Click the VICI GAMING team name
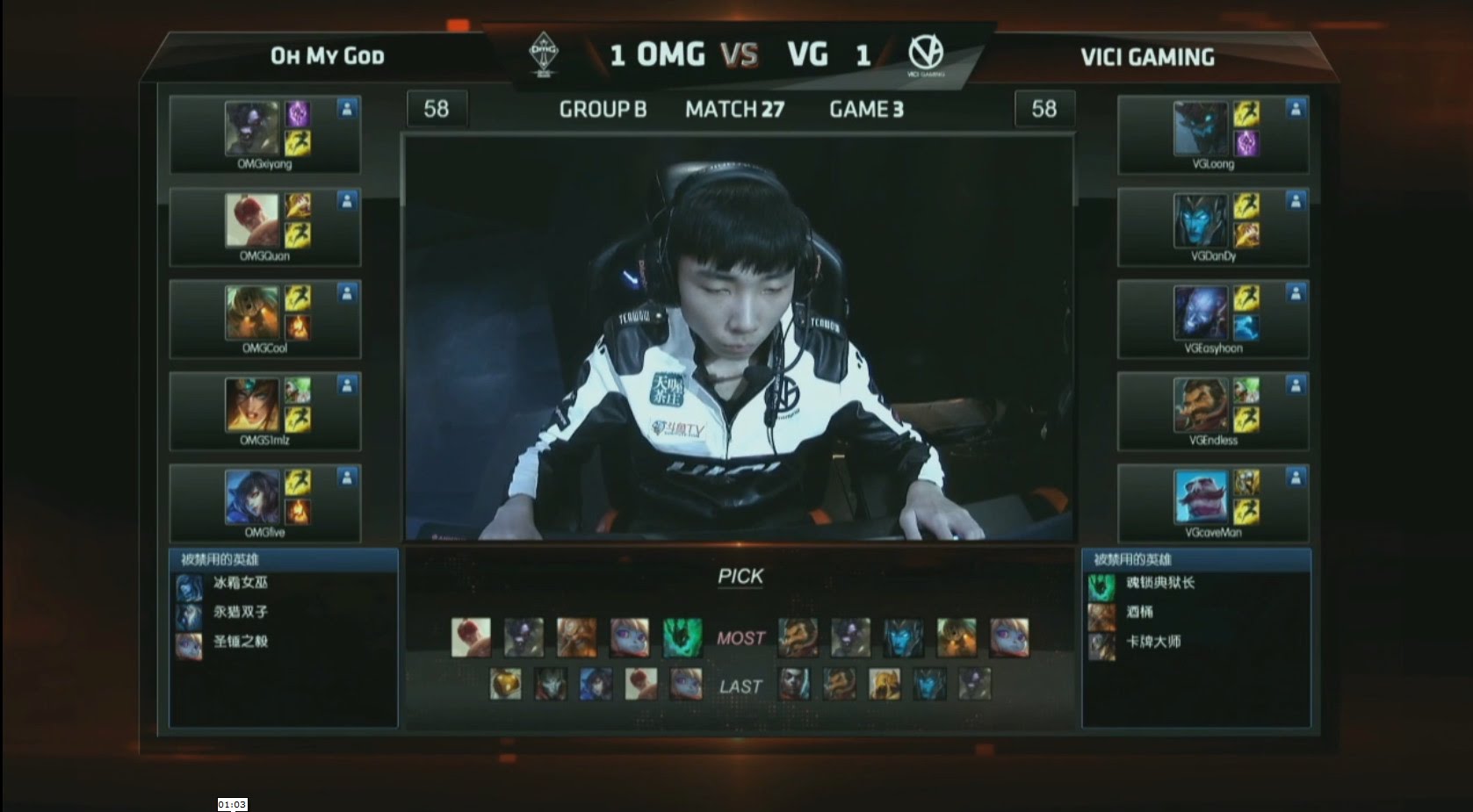The height and width of the screenshot is (812, 1473). point(1147,56)
